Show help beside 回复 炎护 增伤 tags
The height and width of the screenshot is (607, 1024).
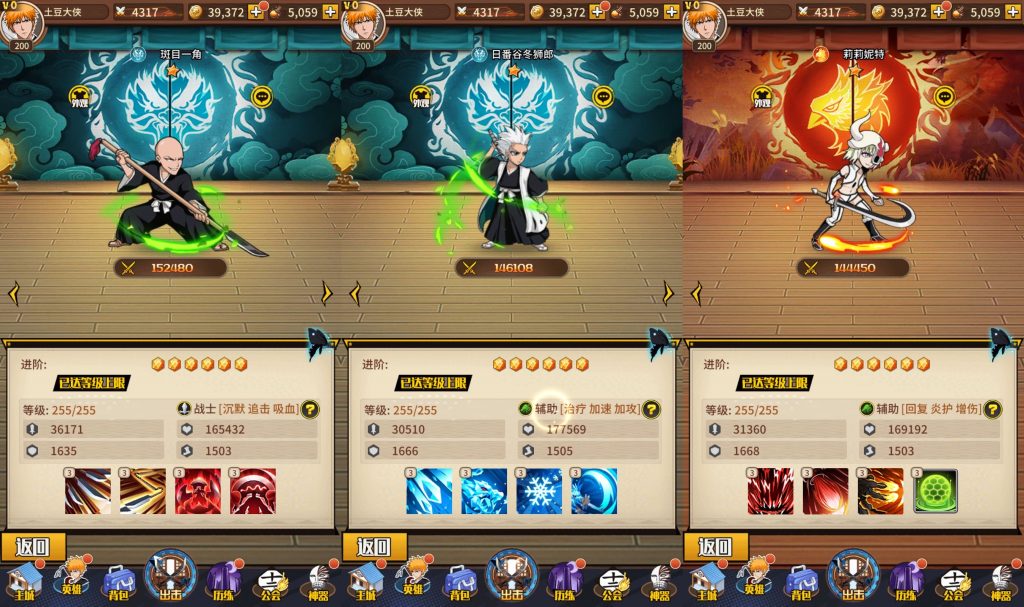click(x=992, y=409)
